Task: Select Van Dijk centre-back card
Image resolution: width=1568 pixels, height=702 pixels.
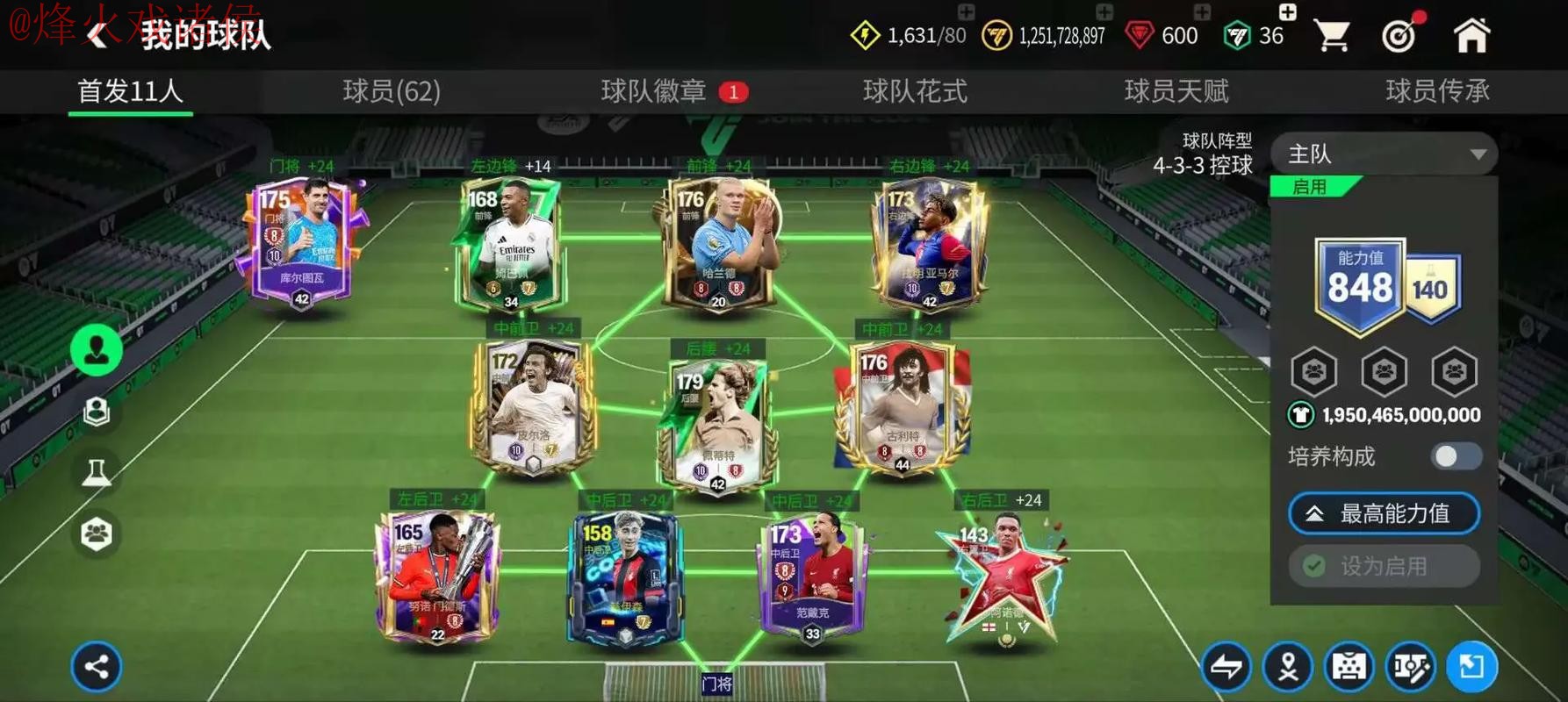Action: (x=812, y=578)
